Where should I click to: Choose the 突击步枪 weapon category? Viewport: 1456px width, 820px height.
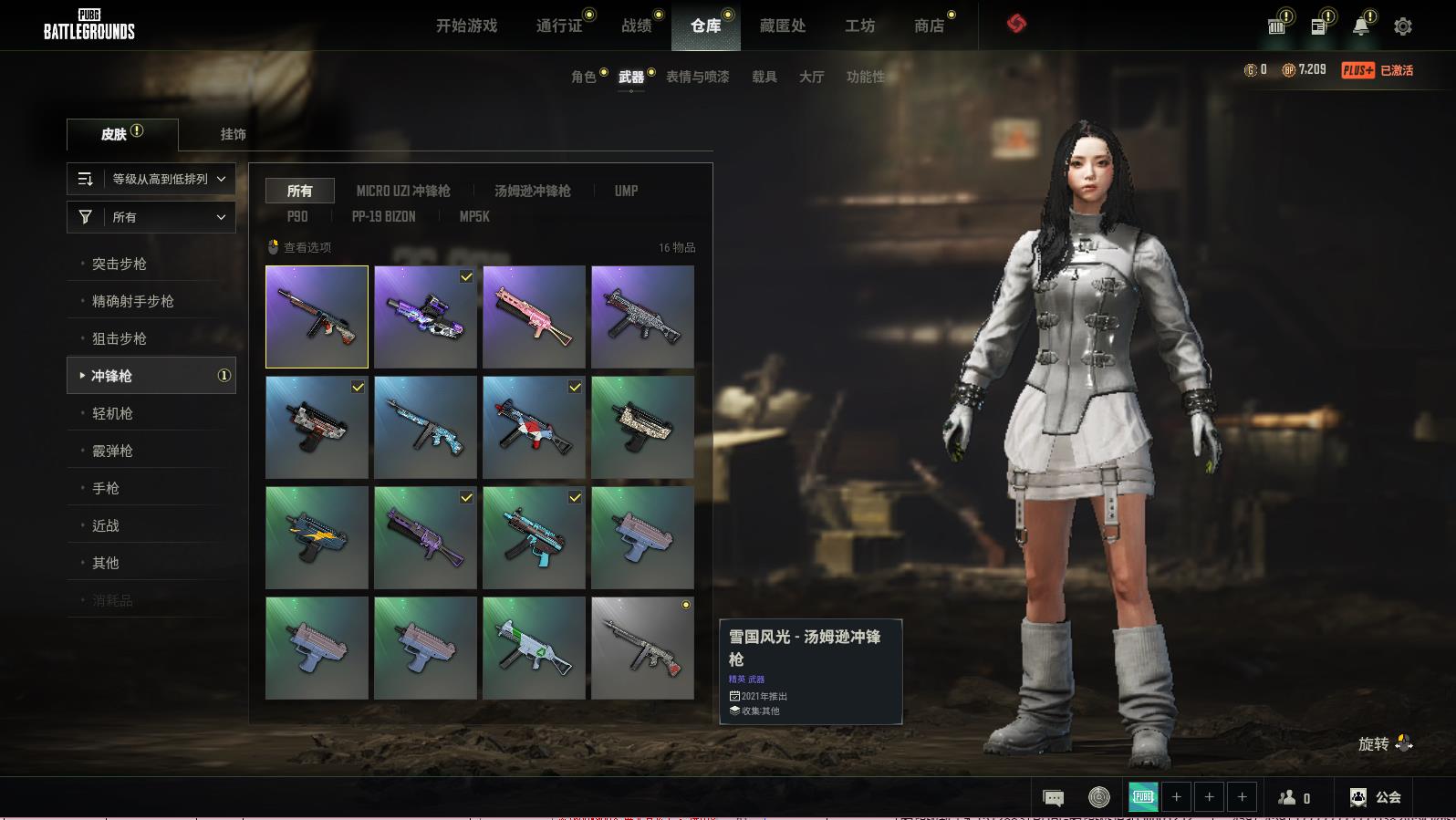click(120, 264)
